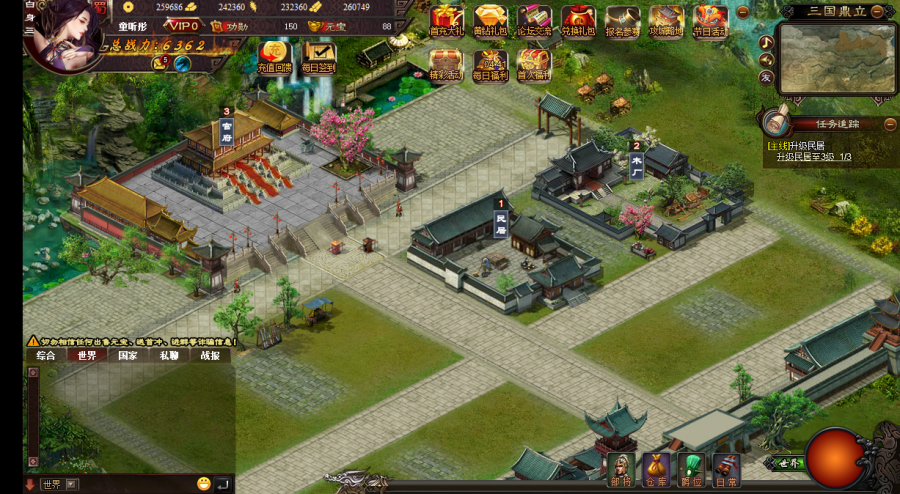
Task: Click the minimap under 三国鼎立
Action: click(x=836, y=59)
